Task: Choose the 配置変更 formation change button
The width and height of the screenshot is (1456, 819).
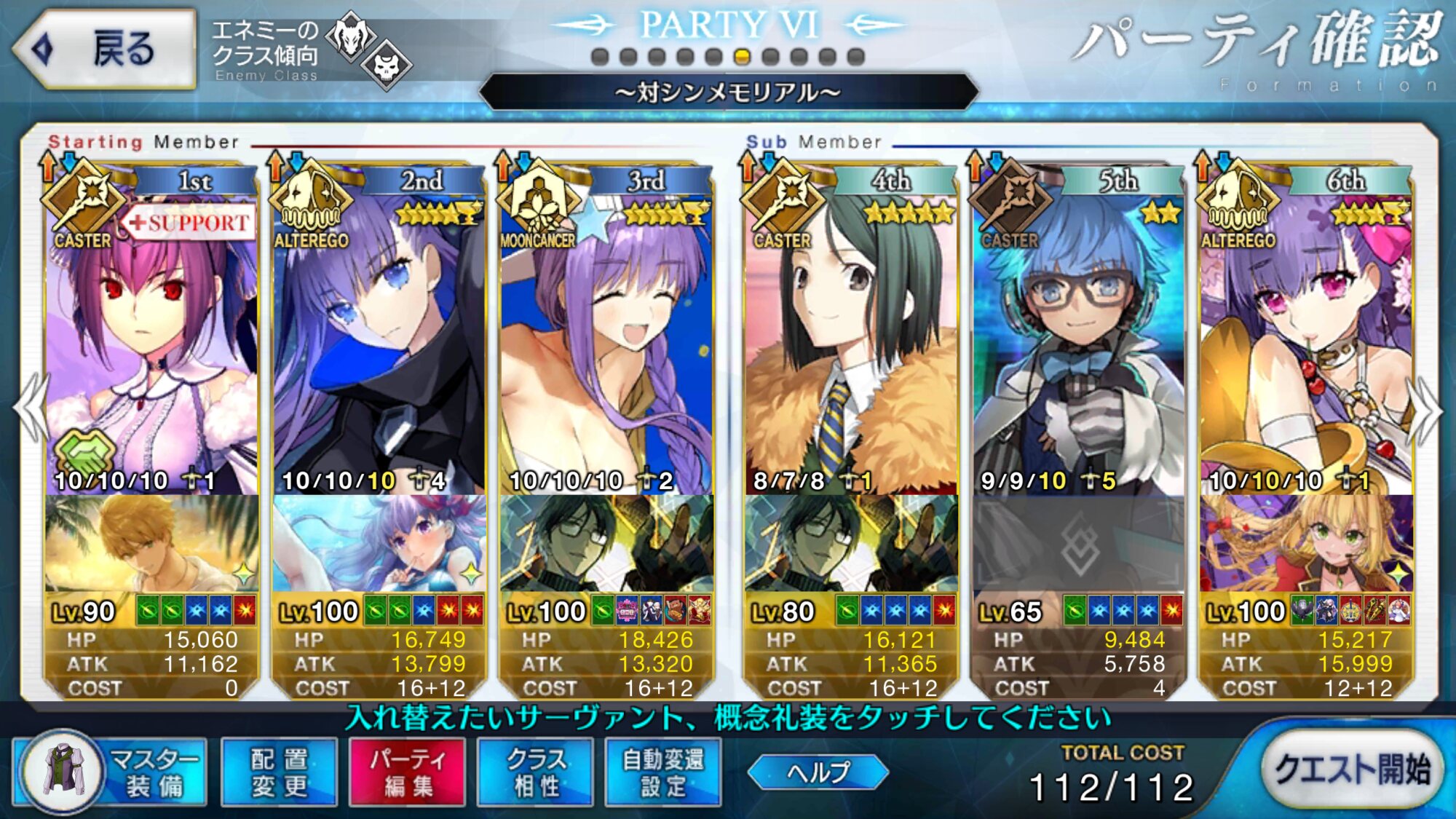Action: point(279,772)
